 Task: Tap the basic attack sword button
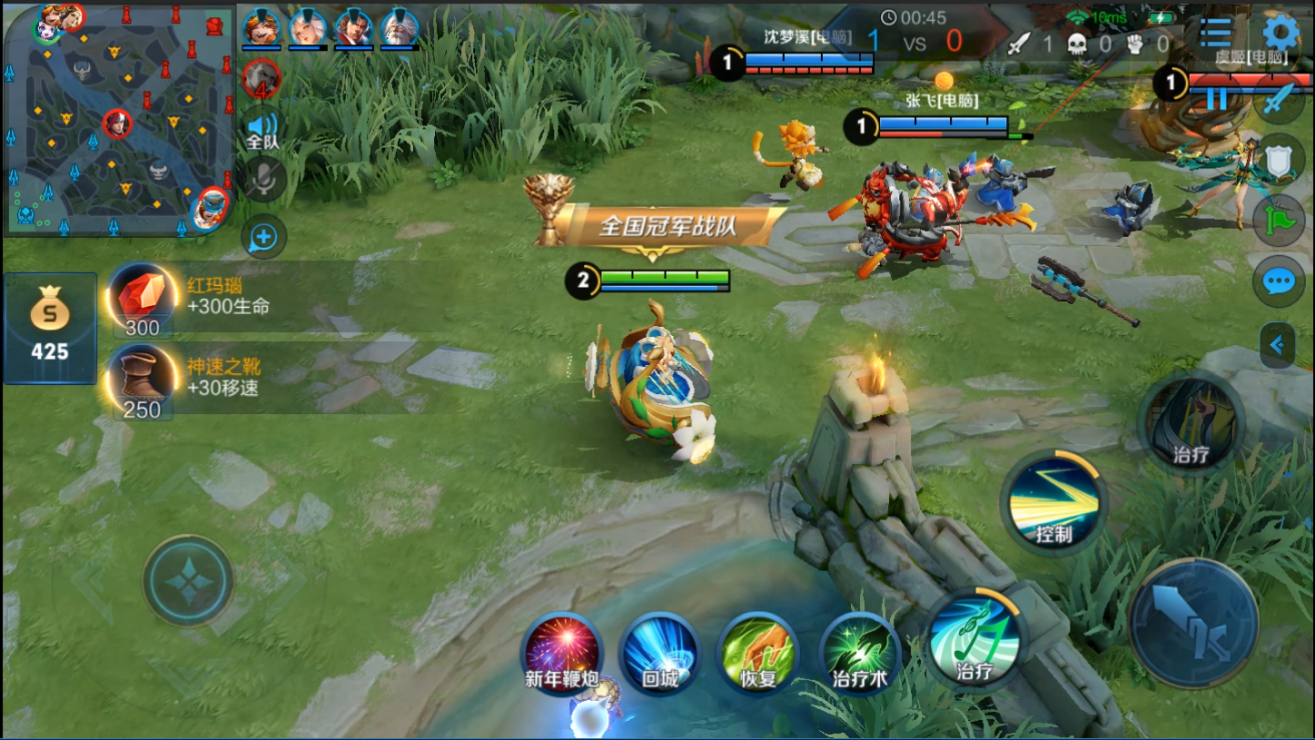pos(1193,622)
